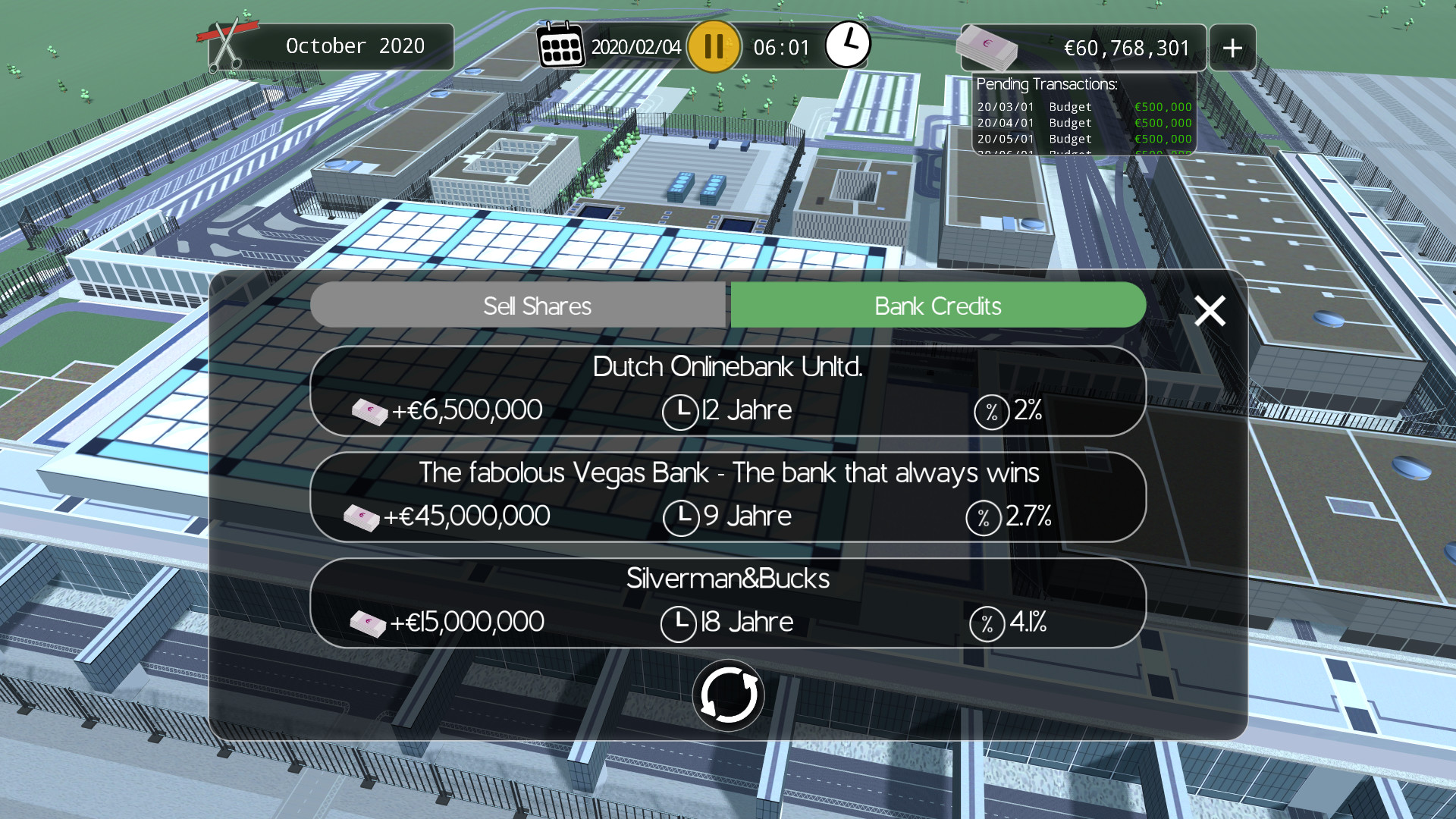Open the October 2020 month display

[x=354, y=45]
